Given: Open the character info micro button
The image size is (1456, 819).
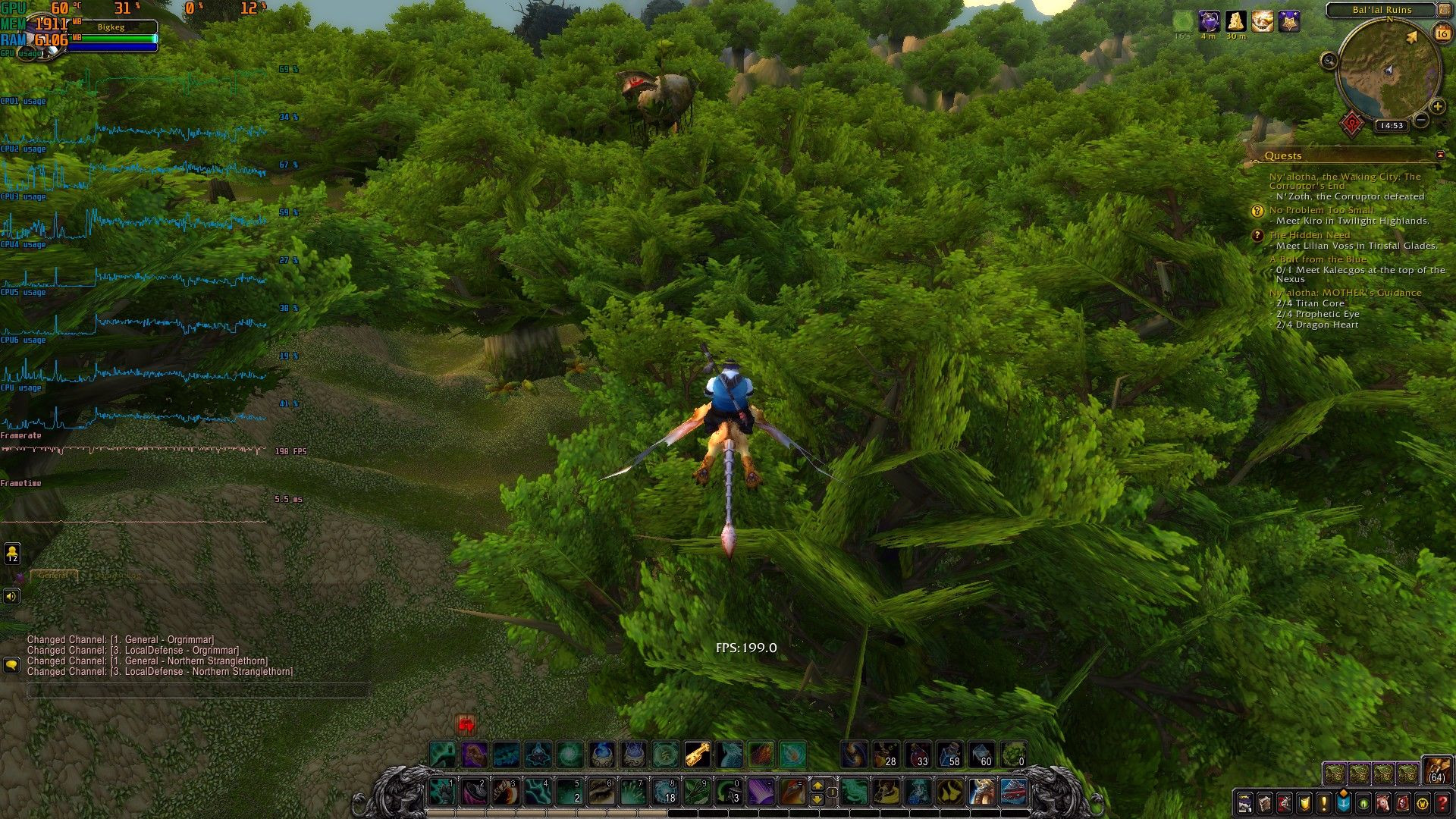Looking at the screenshot, I should tap(1245, 802).
